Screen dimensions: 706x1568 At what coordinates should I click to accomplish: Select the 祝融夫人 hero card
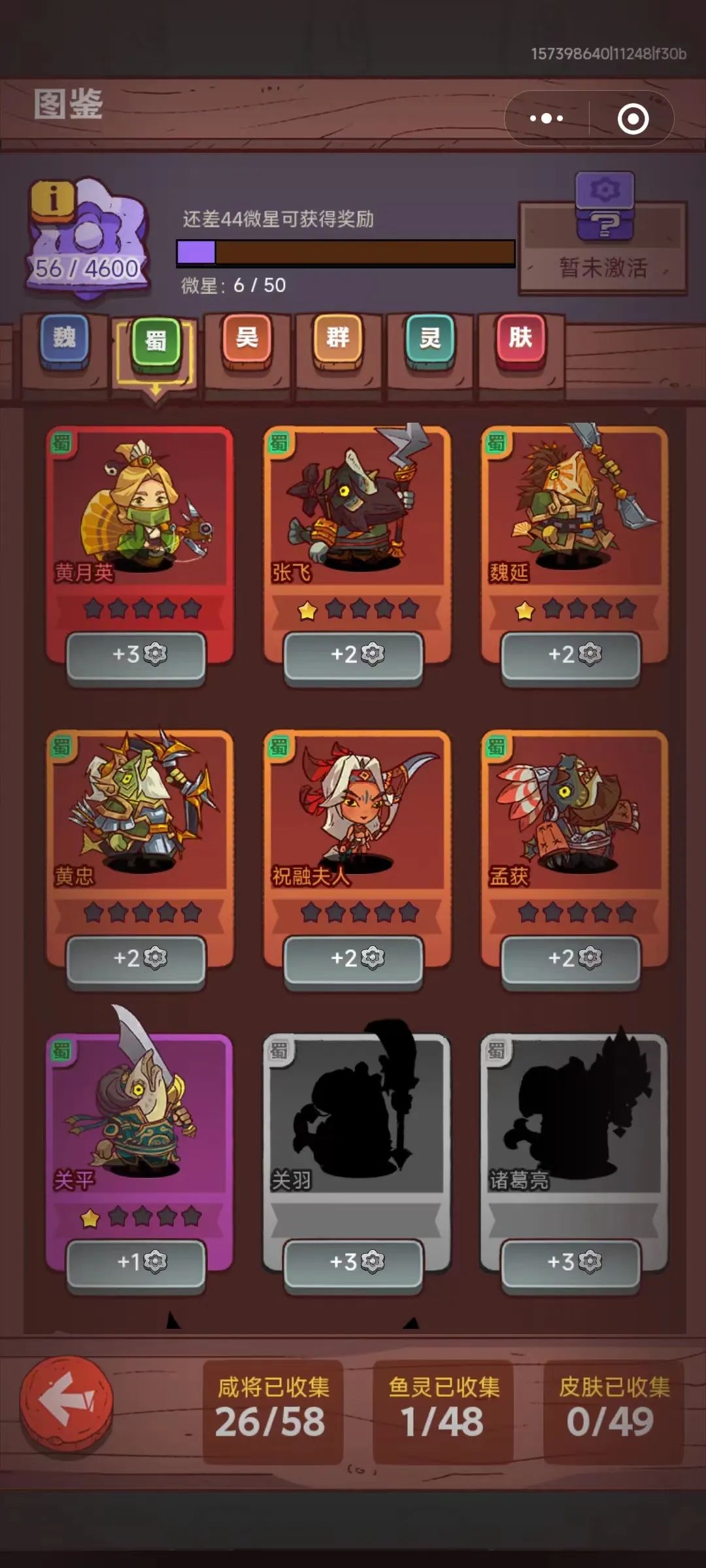click(357, 813)
